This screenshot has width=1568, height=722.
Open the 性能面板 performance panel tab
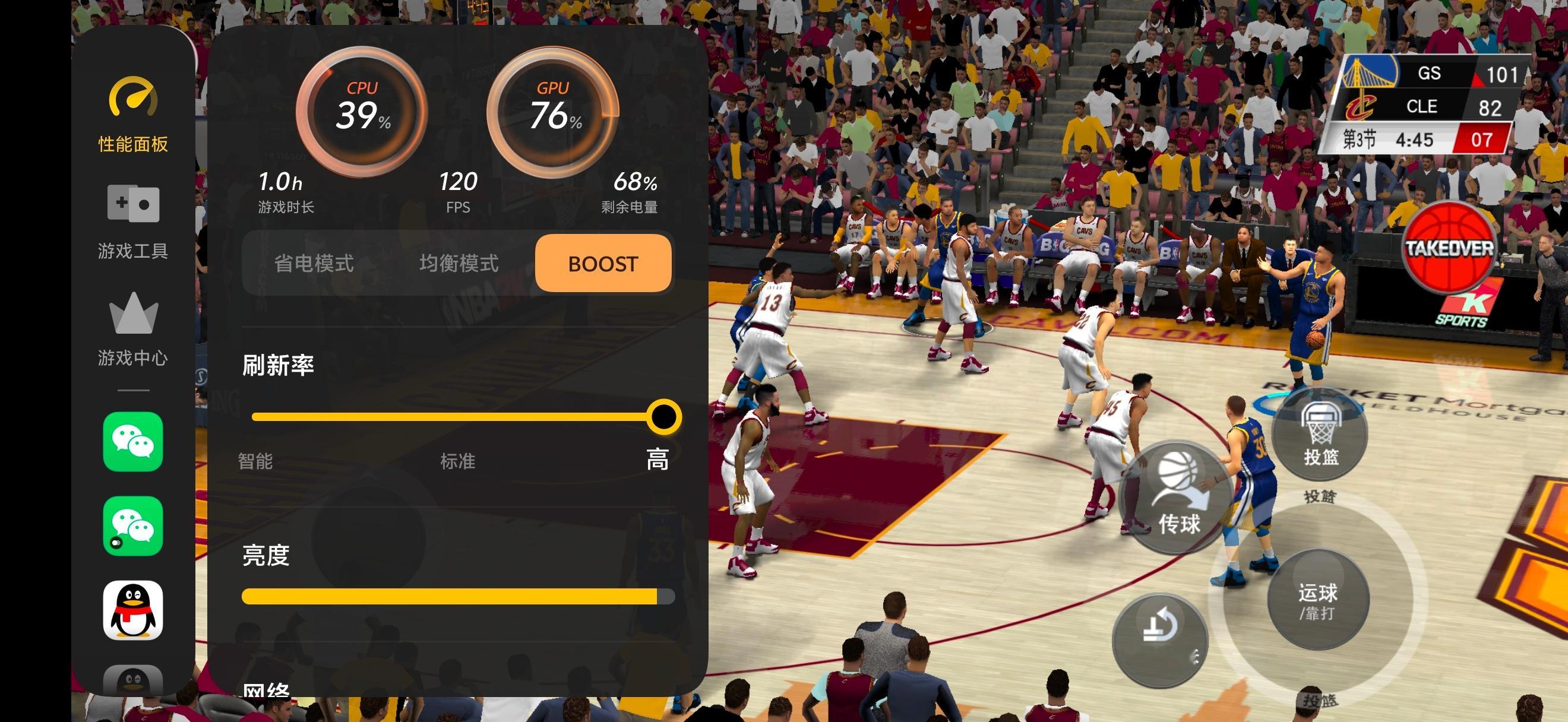pyautogui.click(x=133, y=116)
